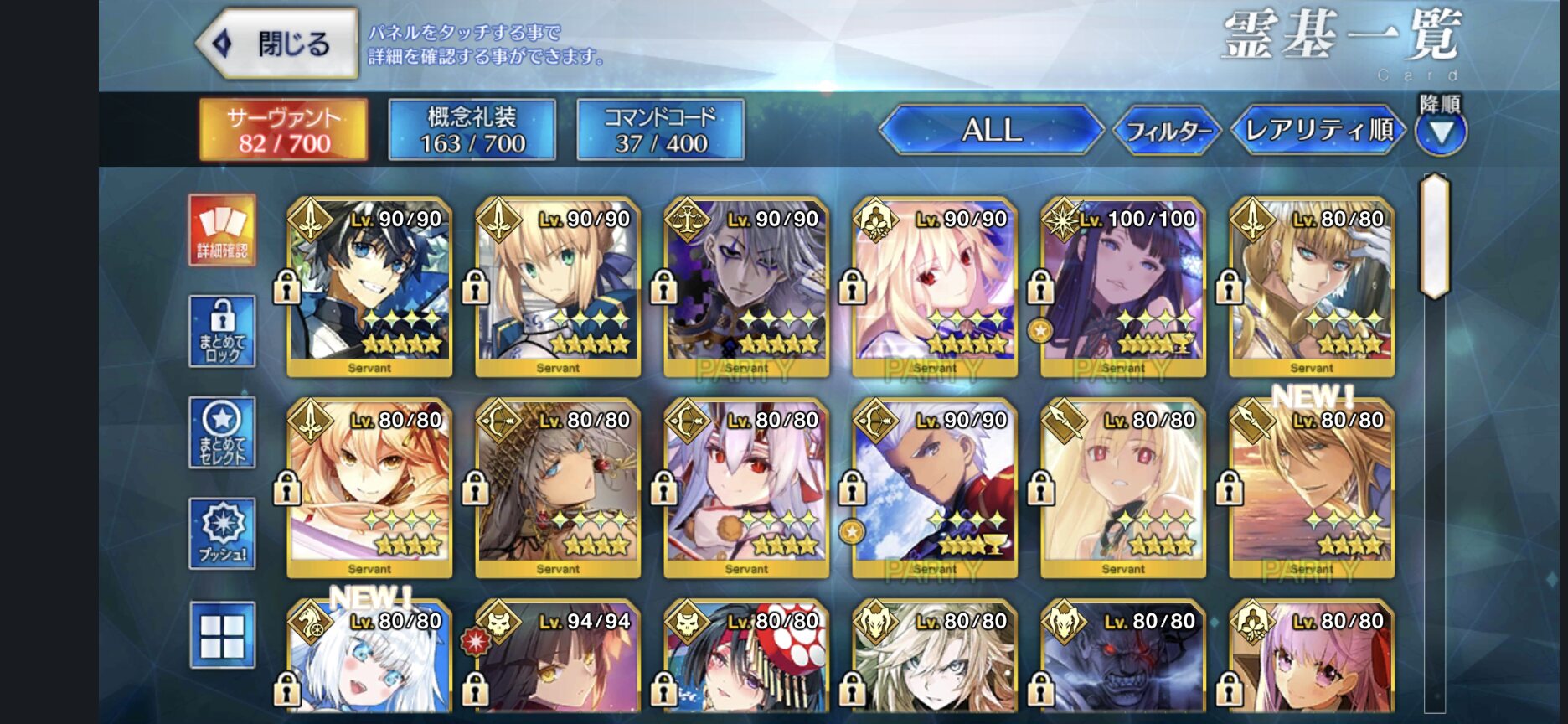This screenshot has width=1568, height=724.
Task: Close the list with 閉じる button
Action: click(278, 44)
